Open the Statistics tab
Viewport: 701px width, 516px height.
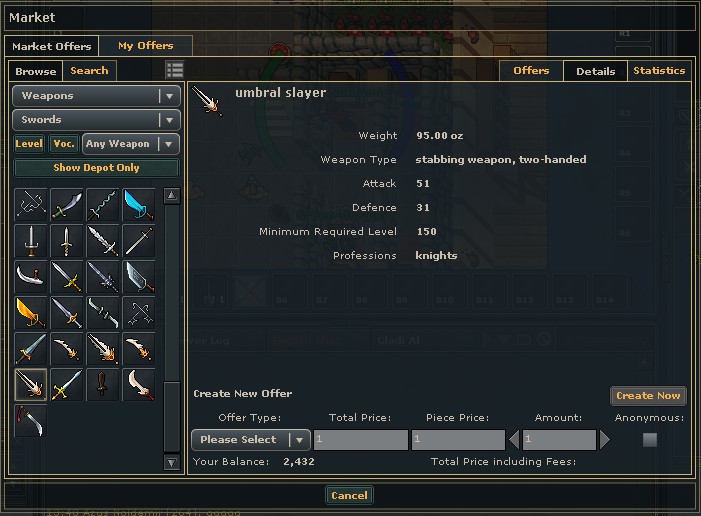pos(659,71)
